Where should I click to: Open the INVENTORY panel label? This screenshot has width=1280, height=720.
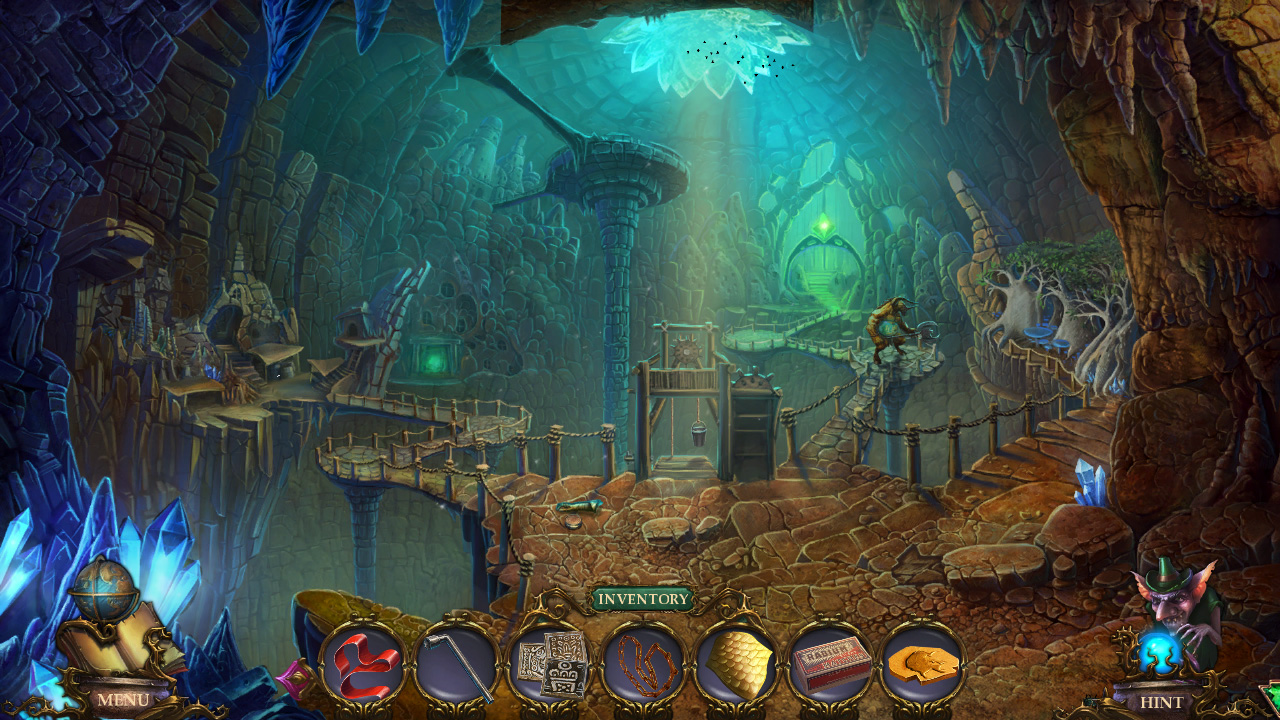pos(643,600)
